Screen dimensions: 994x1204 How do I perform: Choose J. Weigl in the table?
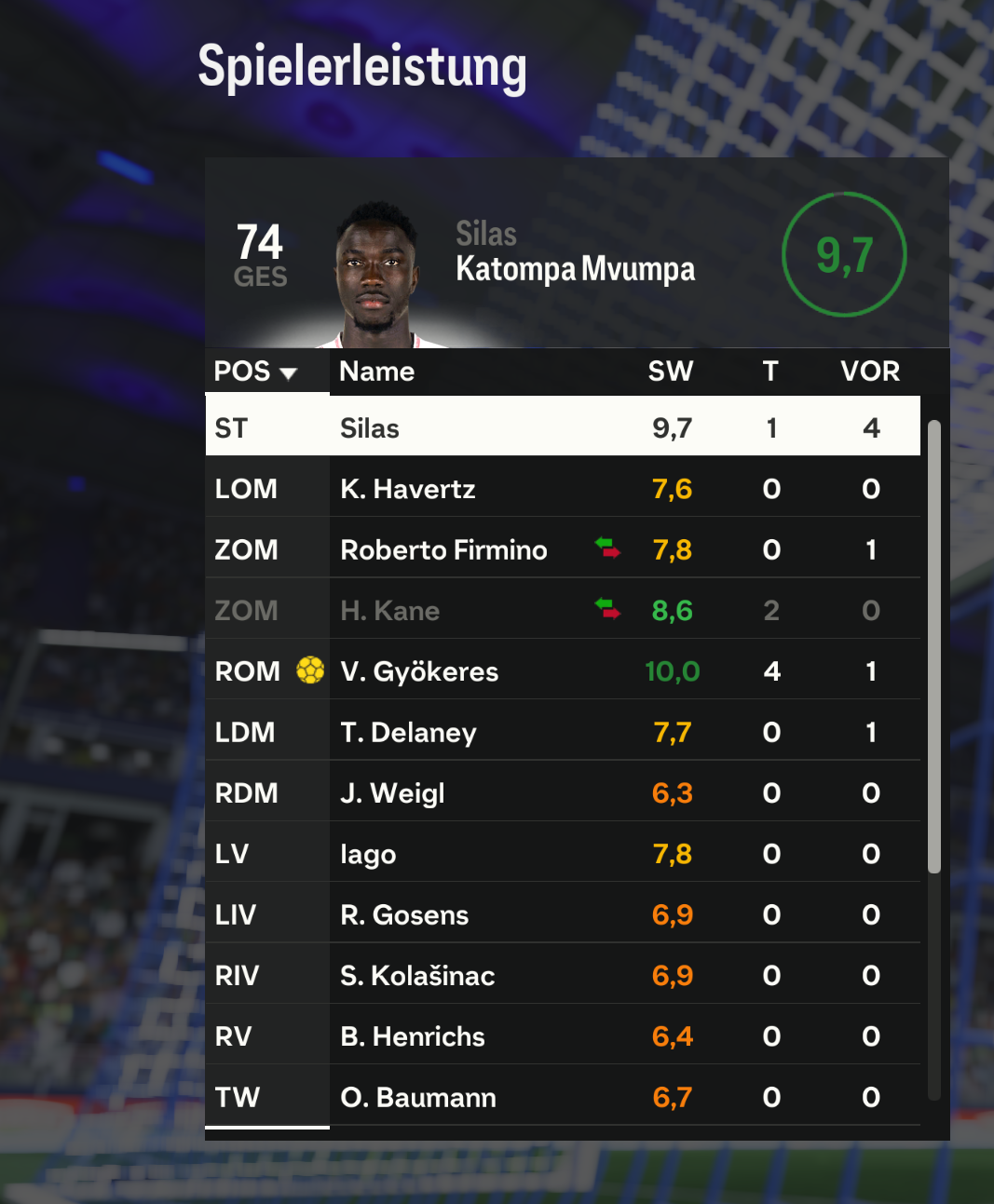tap(562, 793)
